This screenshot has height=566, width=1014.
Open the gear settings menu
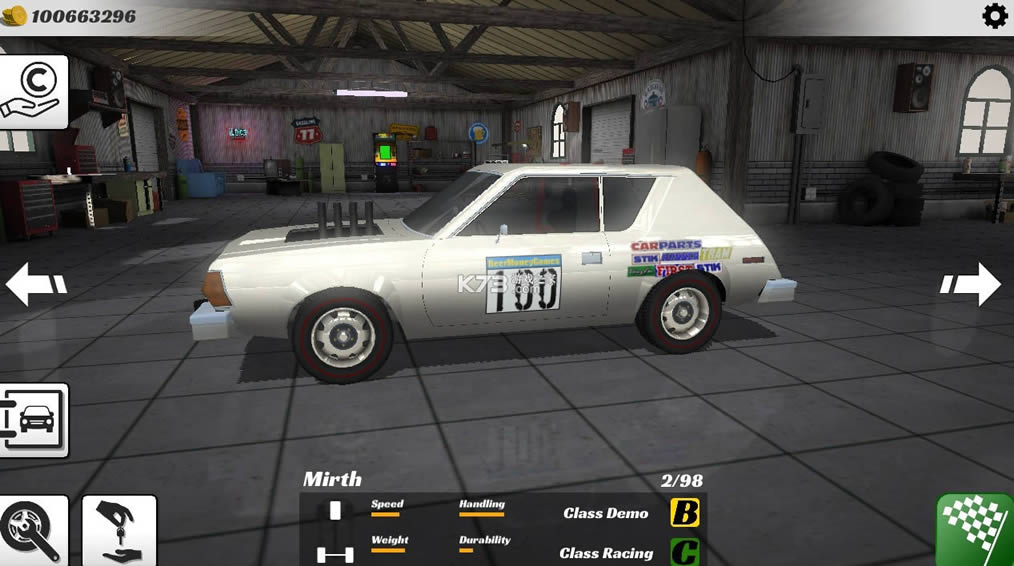(994, 16)
